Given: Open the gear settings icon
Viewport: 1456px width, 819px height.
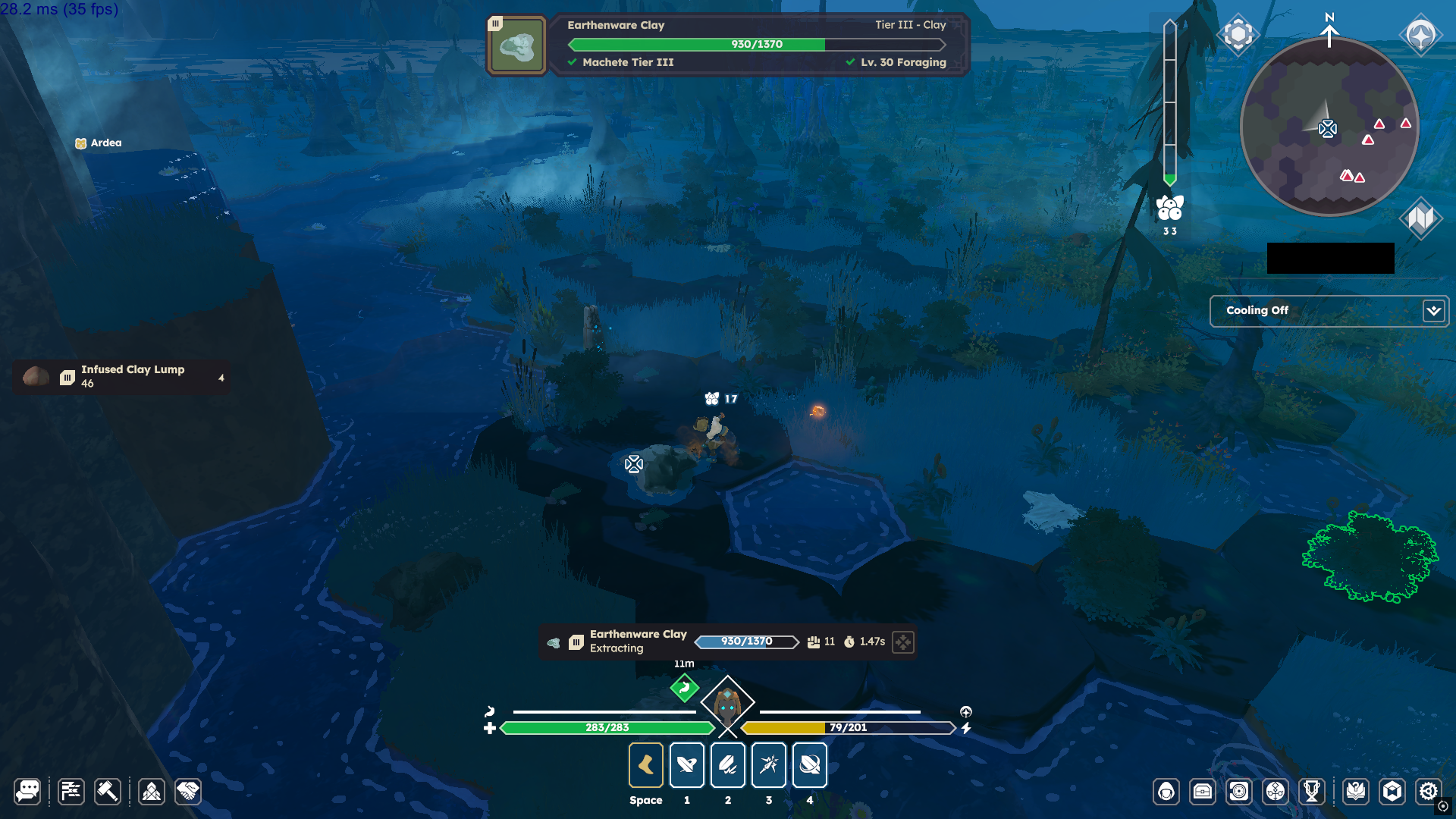Looking at the screenshot, I should [1429, 792].
